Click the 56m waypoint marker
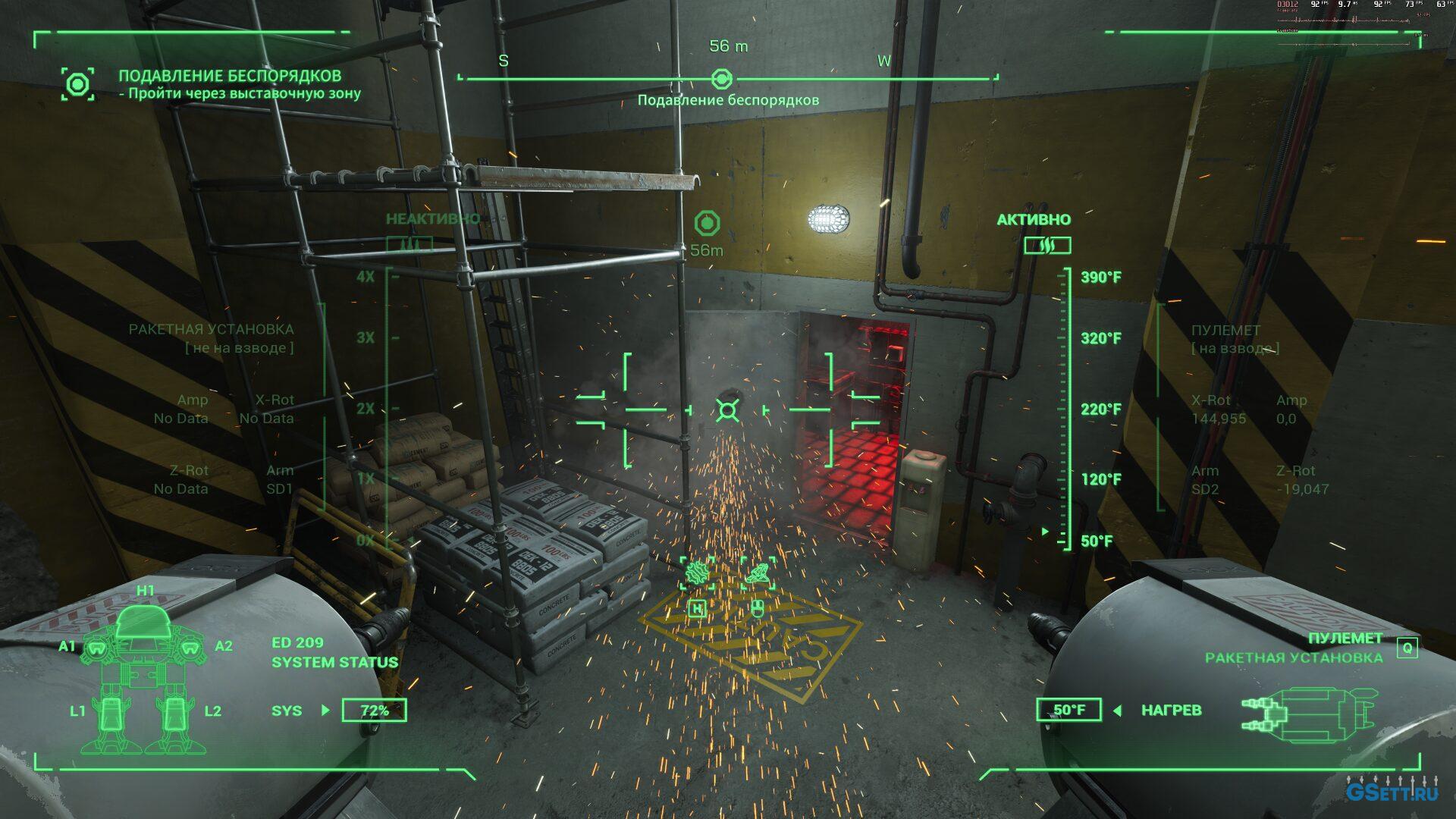Screen dimensions: 1456x819 707,224
